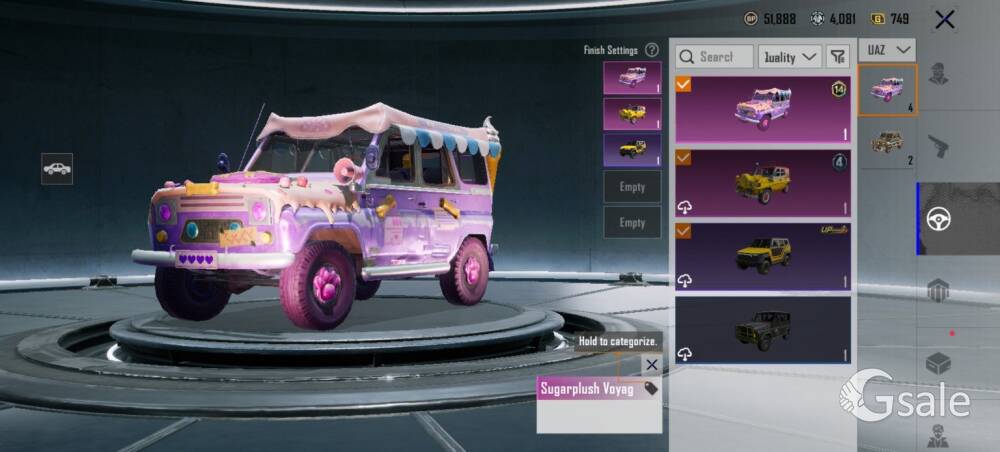
Task: Select the pink UAZ category with count 4
Action: pos(887,90)
